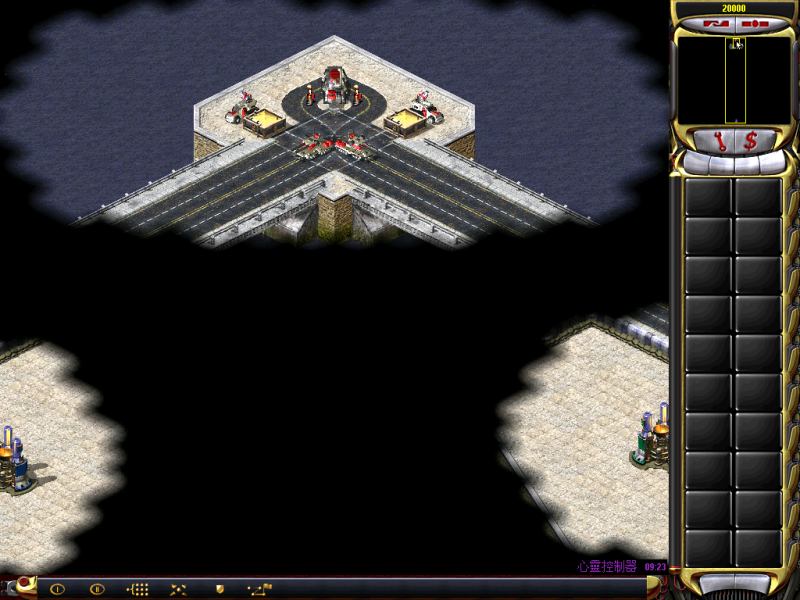
Task: Select the team 1 command bar button
Action: pos(57,589)
